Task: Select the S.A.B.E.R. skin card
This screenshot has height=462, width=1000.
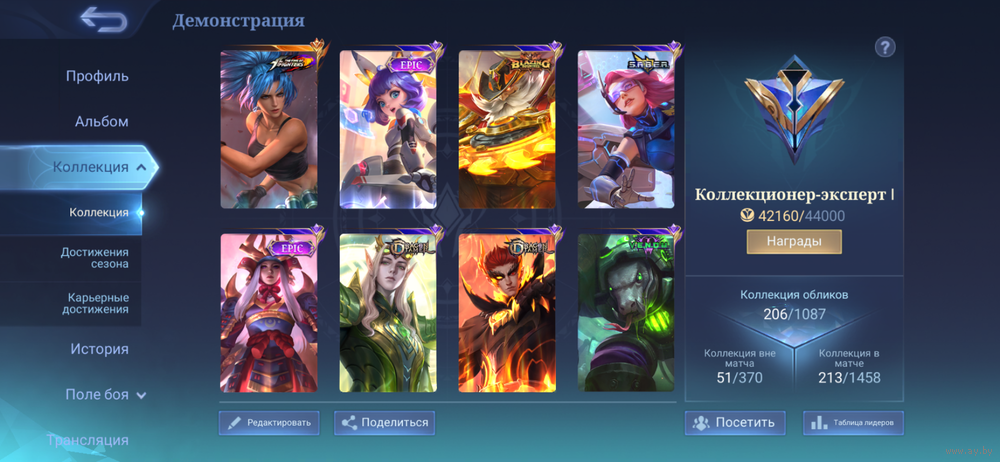Action: (626, 129)
